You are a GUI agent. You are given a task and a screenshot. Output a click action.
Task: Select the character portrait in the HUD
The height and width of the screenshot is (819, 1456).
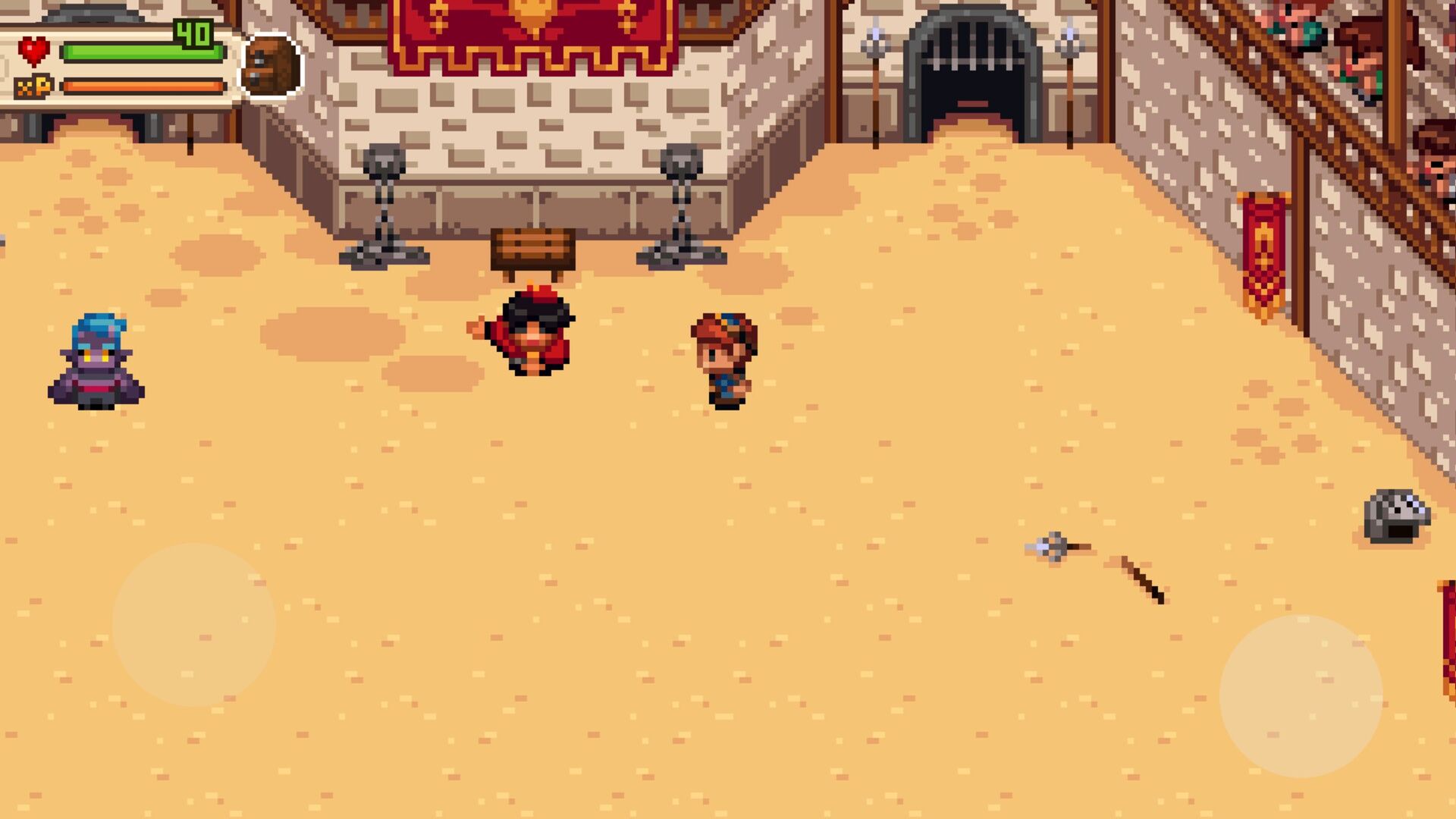coord(271,61)
